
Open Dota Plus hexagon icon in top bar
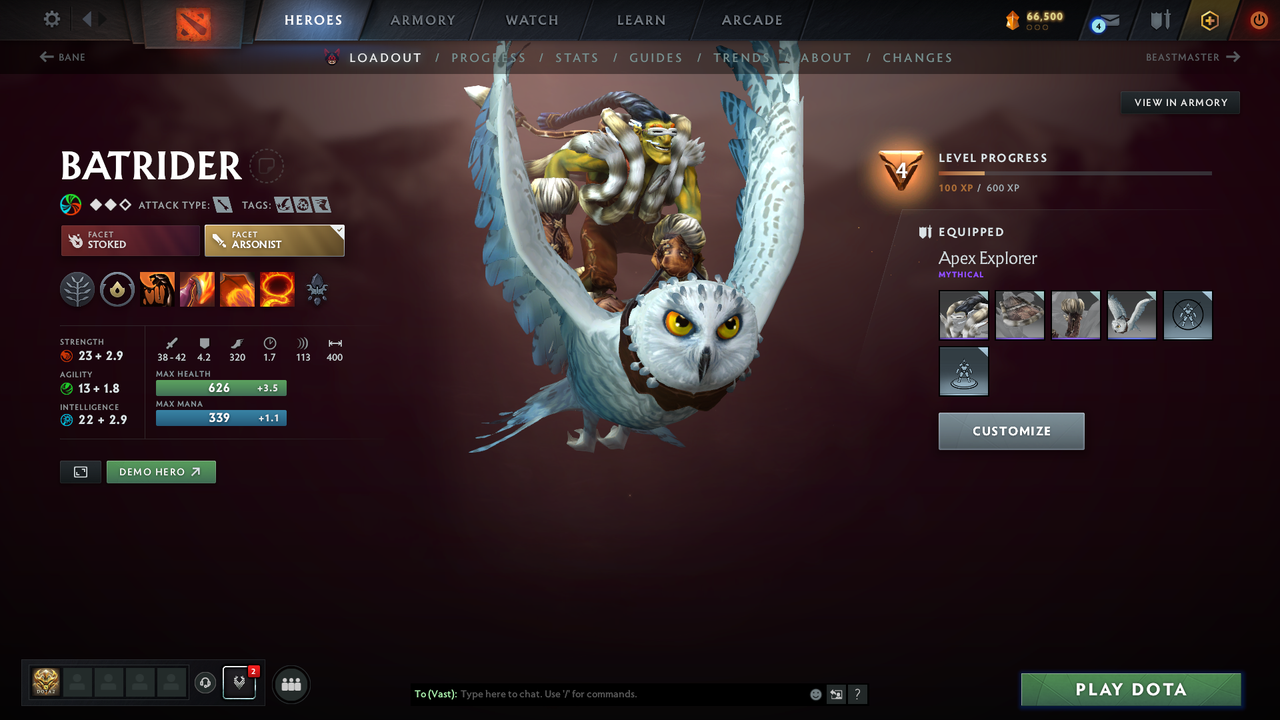(1209, 20)
